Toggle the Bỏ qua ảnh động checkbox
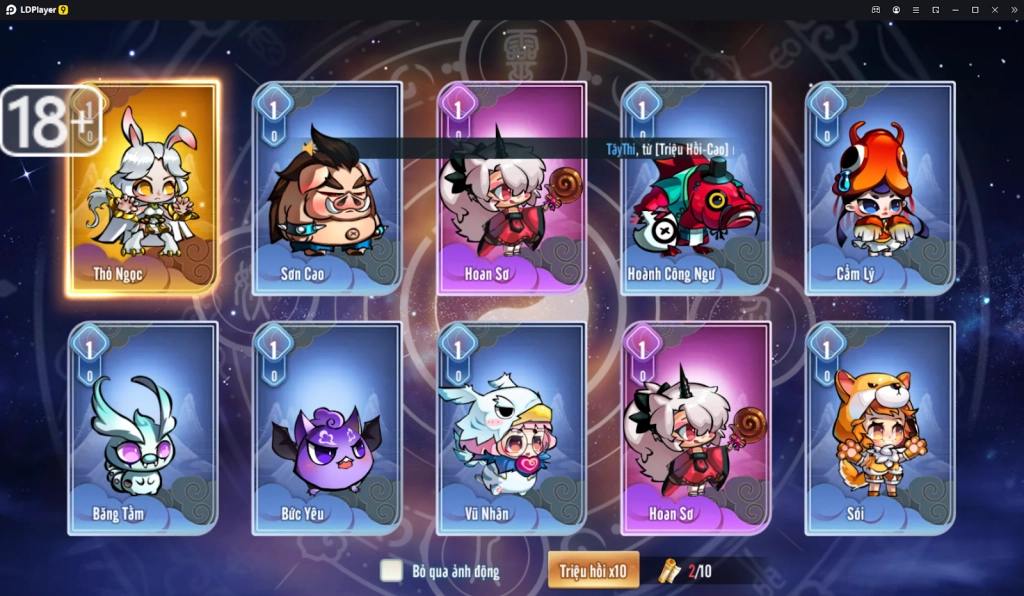The image size is (1024, 596). 391,571
